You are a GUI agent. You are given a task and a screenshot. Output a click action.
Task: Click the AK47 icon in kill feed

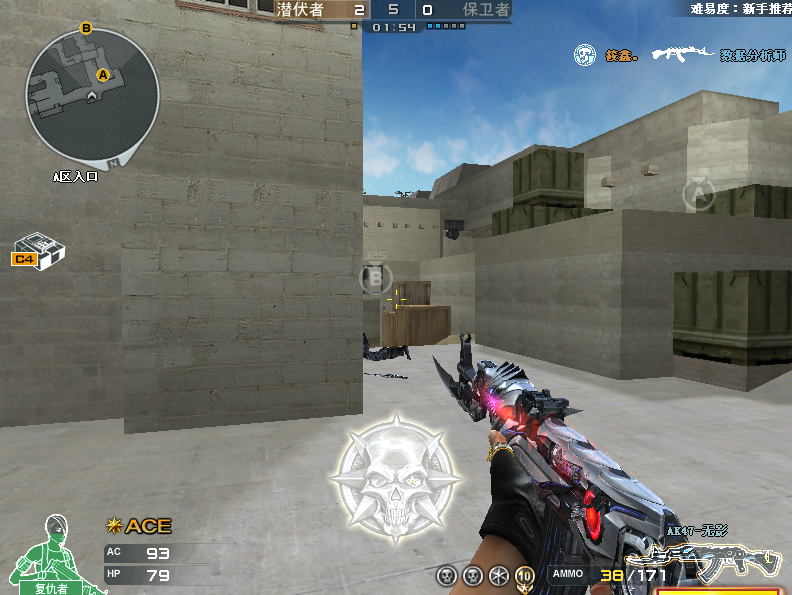pos(683,54)
